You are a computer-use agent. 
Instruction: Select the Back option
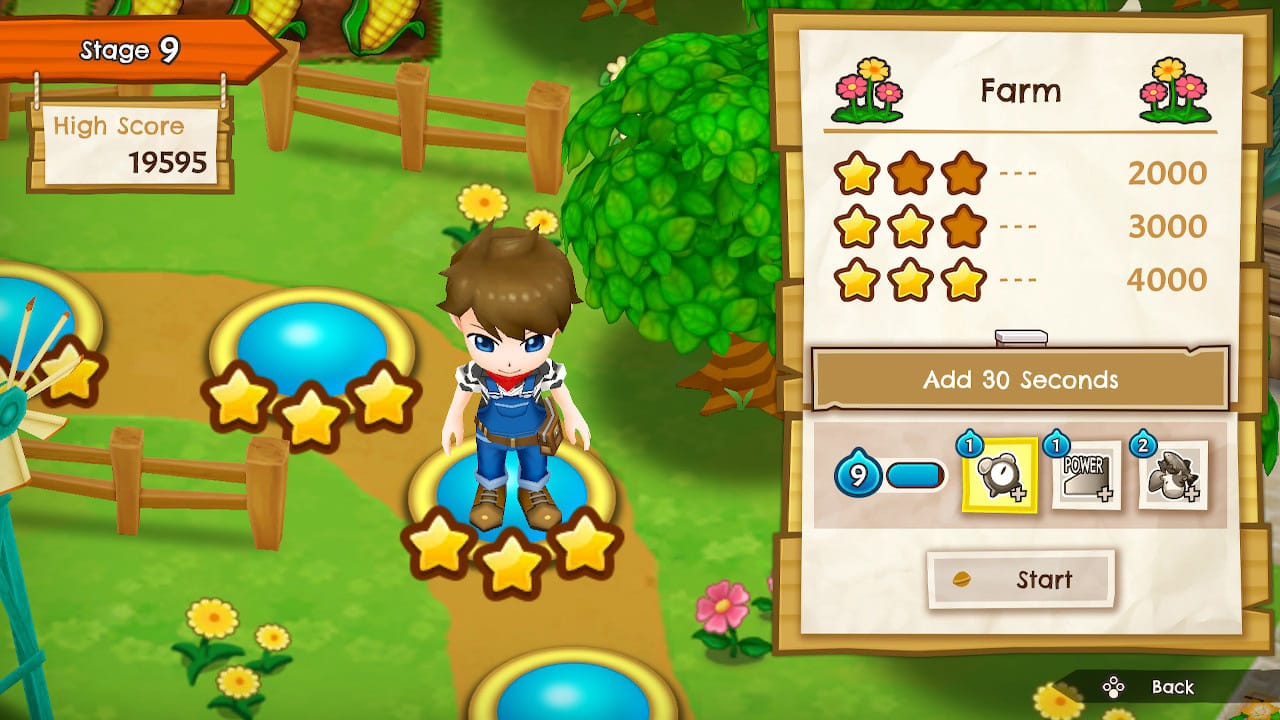click(1172, 688)
